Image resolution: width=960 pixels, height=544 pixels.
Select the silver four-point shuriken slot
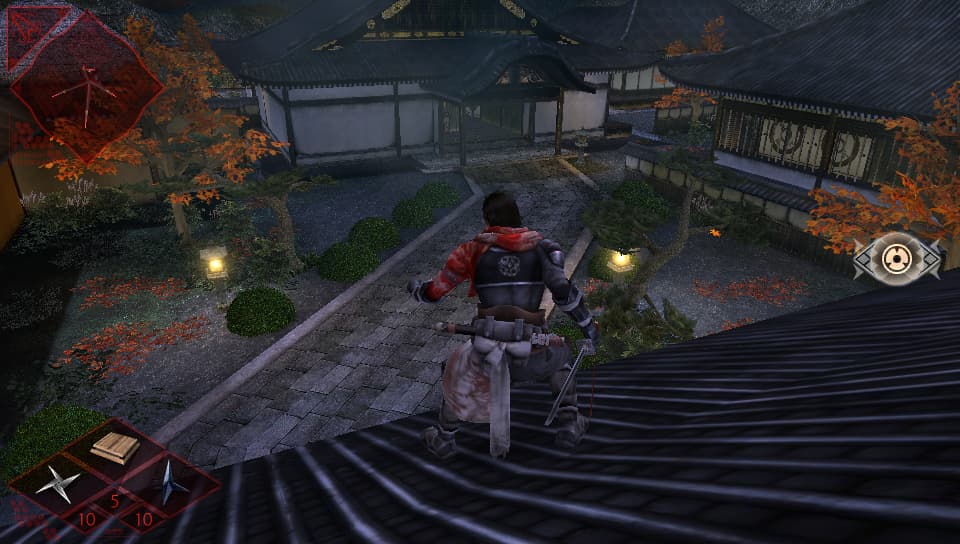click(x=60, y=484)
